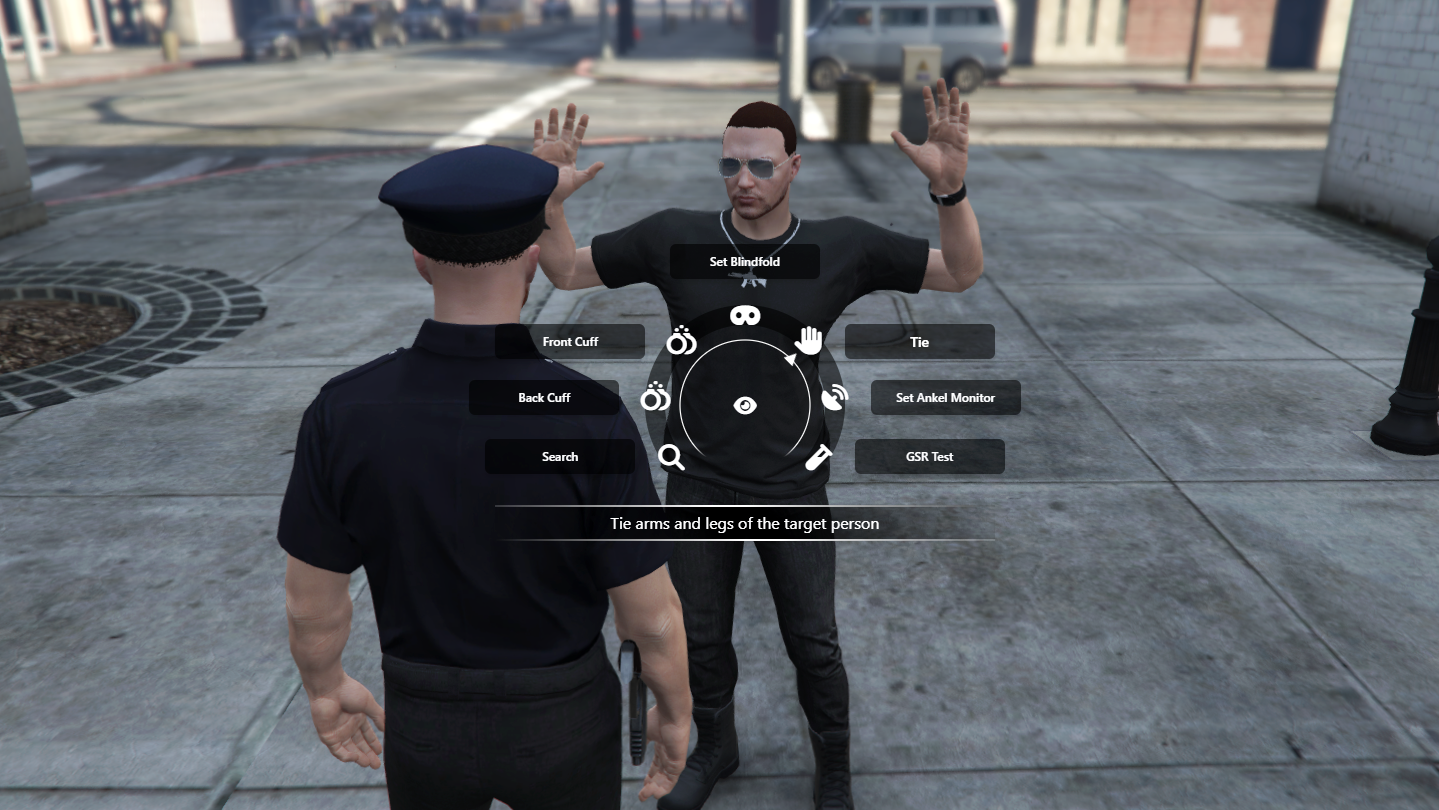
Task: Click the blindfold mask icon
Action: tap(745, 316)
